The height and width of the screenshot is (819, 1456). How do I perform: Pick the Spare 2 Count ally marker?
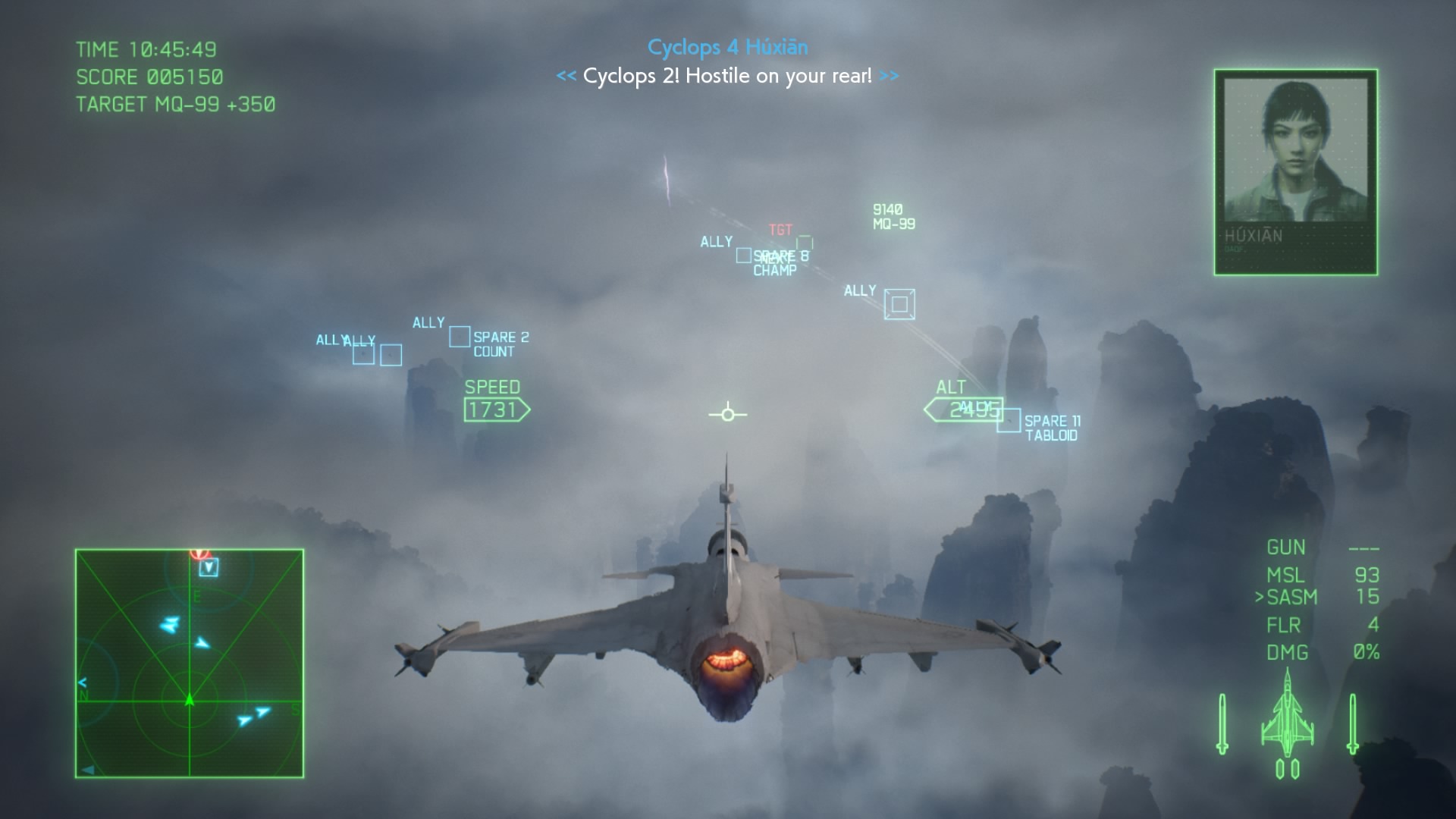point(460,337)
